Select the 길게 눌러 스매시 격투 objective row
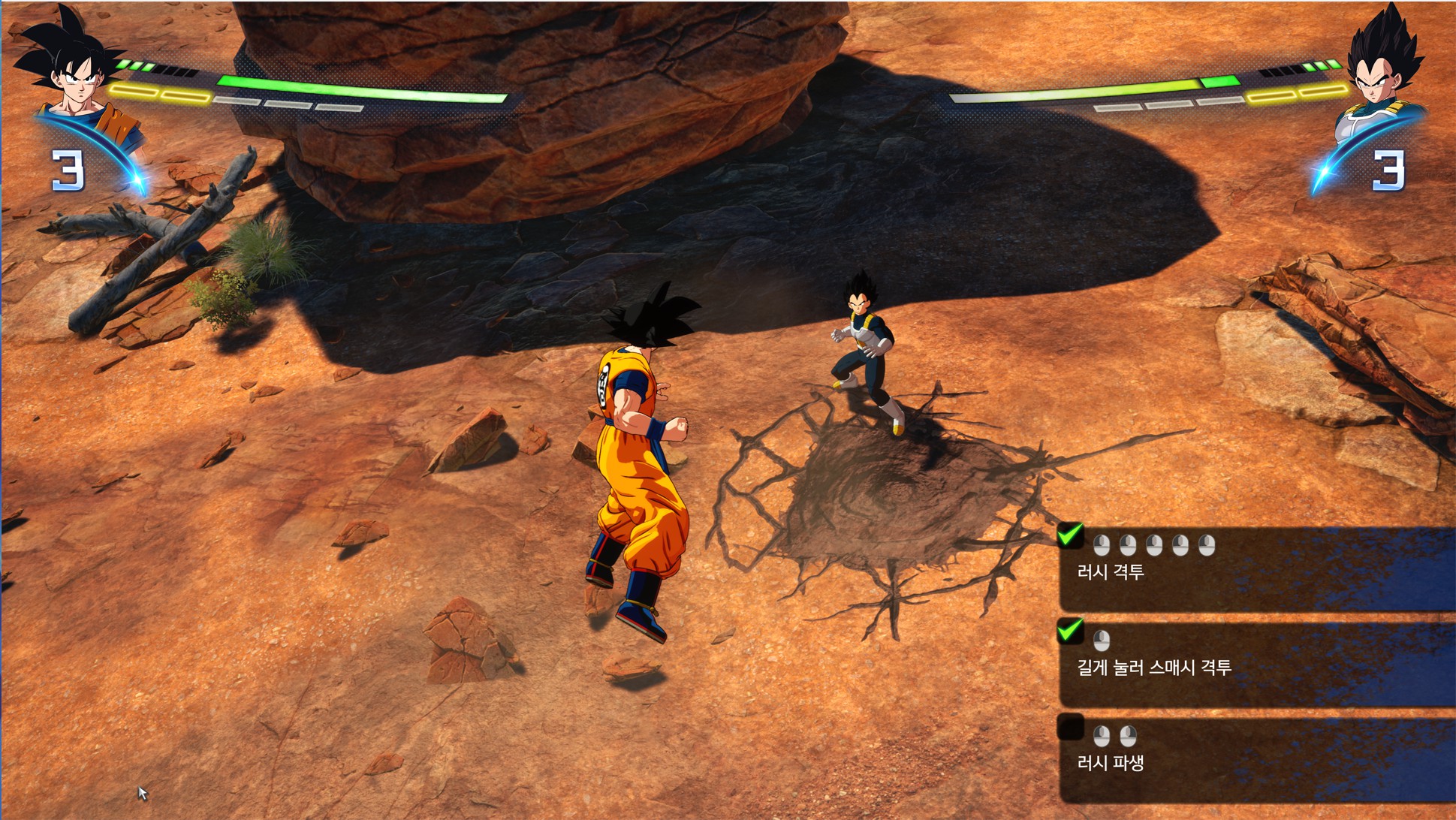The width and height of the screenshot is (1456, 820). coord(1254,665)
